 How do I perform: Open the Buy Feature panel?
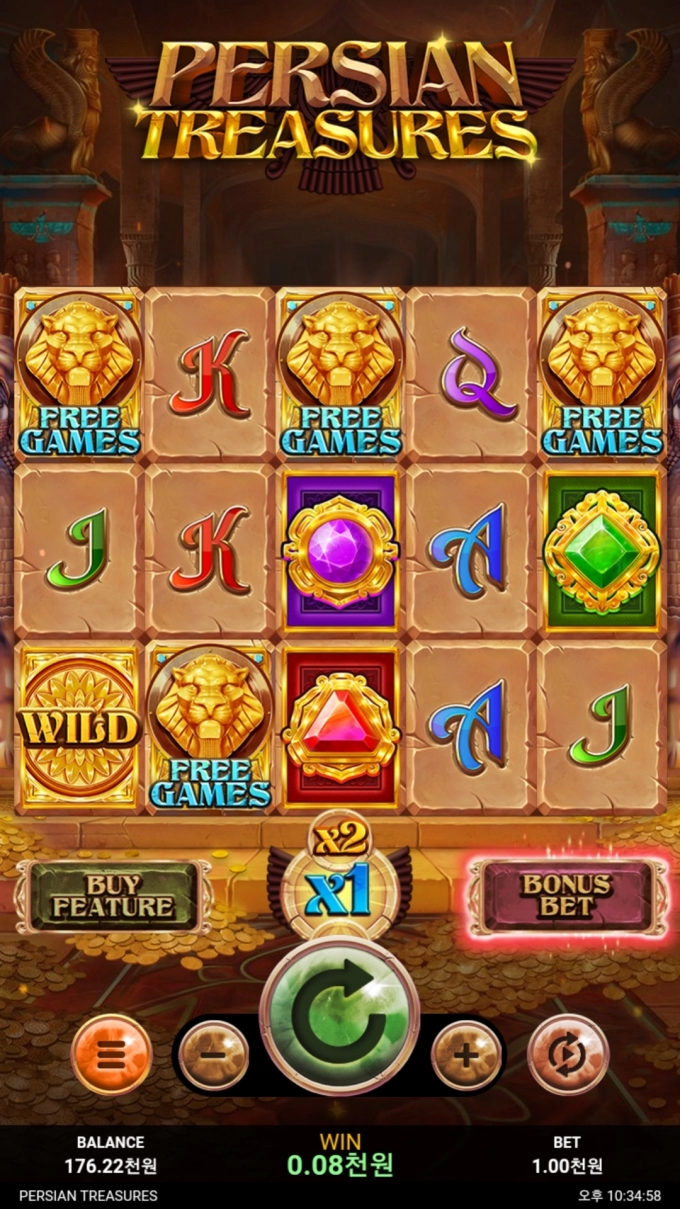click(x=113, y=896)
